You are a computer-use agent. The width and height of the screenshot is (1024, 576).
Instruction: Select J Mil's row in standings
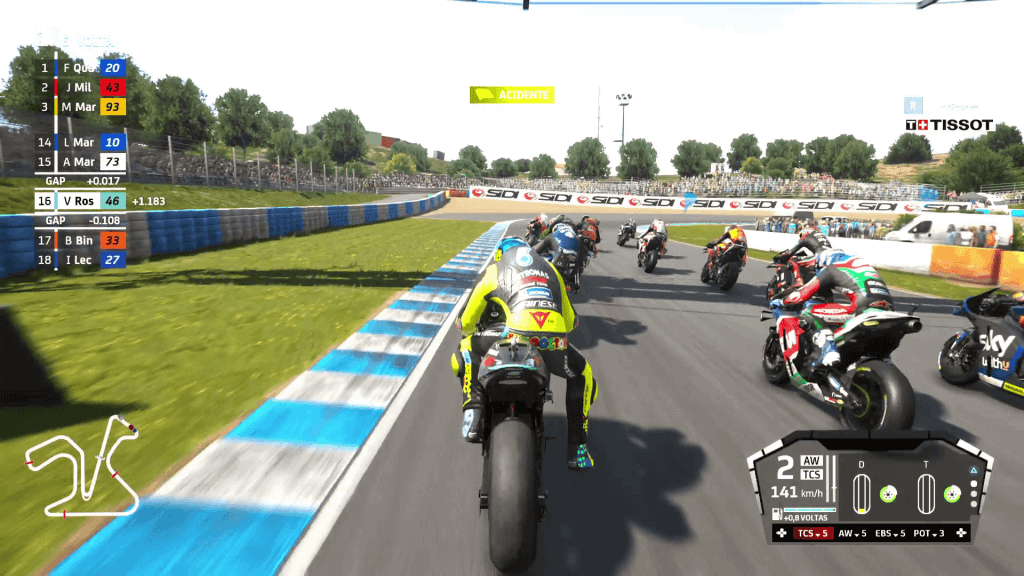click(x=81, y=87)
